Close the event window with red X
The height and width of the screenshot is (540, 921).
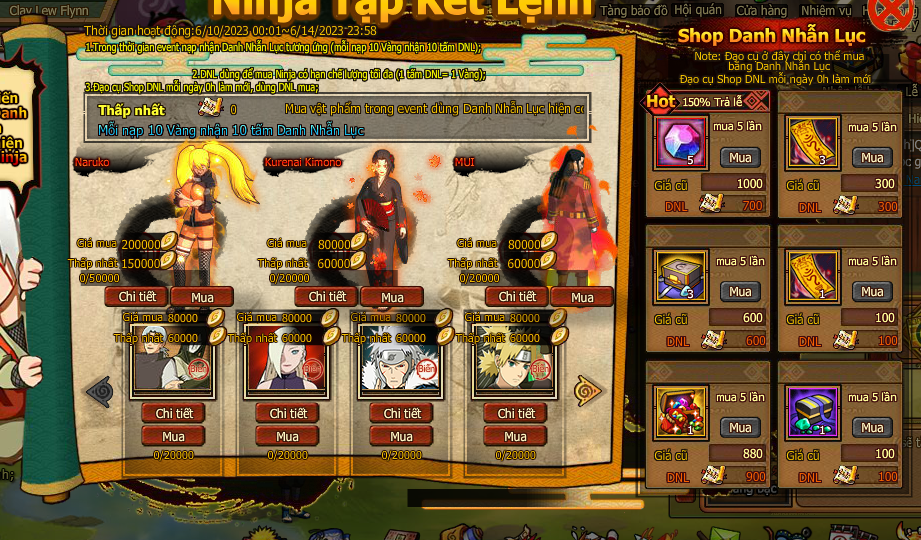click(x=889, y=14)
